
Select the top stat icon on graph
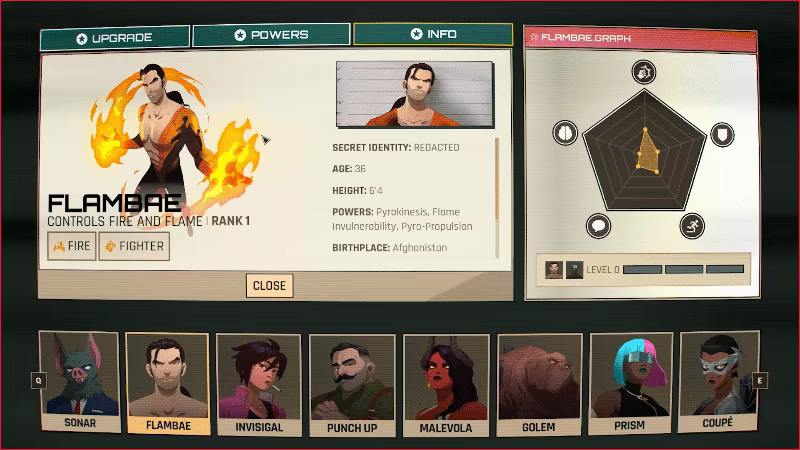pos(643,72)
